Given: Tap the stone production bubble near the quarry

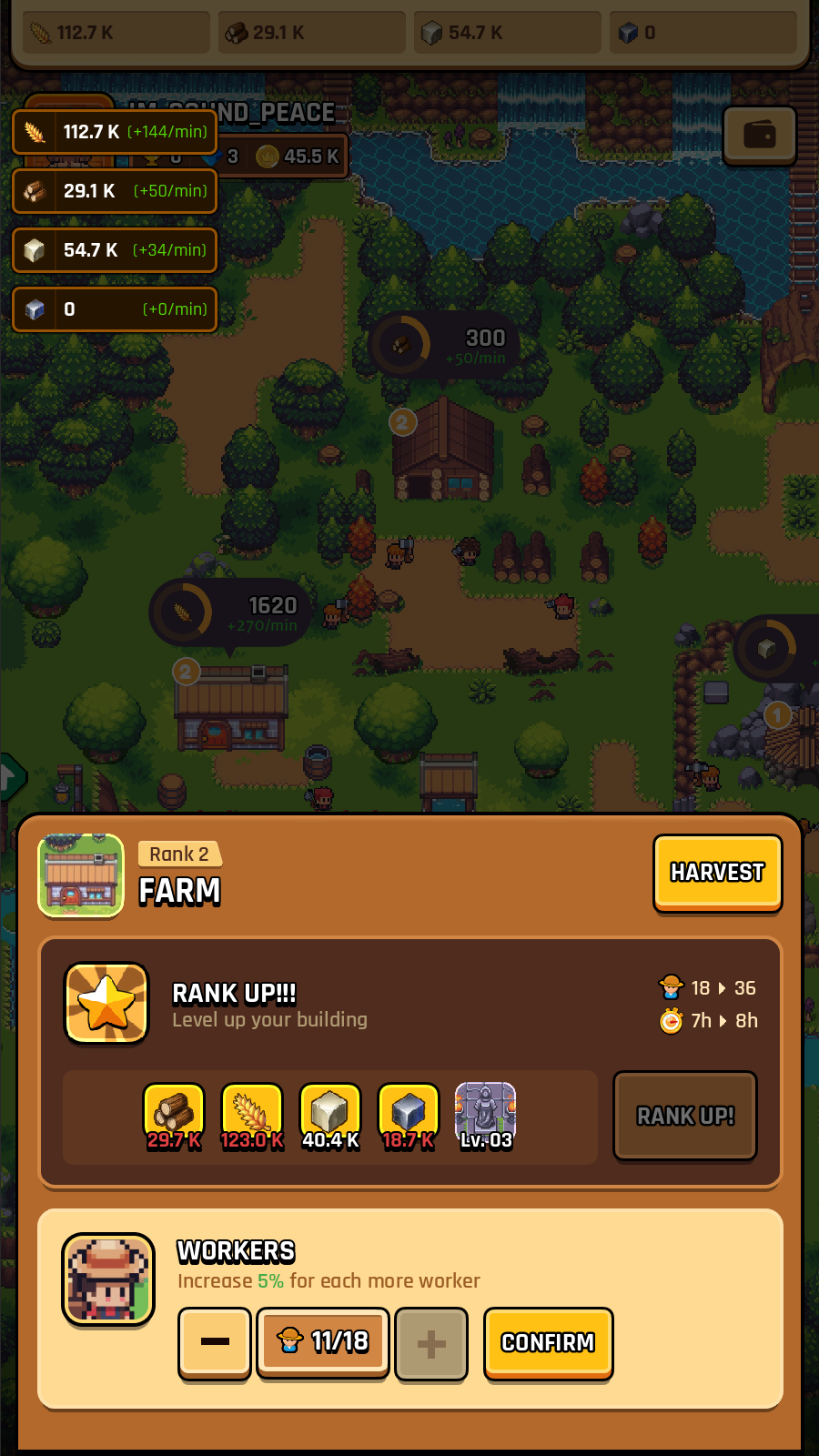Looking at the screenshot, I should [x=773, y=649].
